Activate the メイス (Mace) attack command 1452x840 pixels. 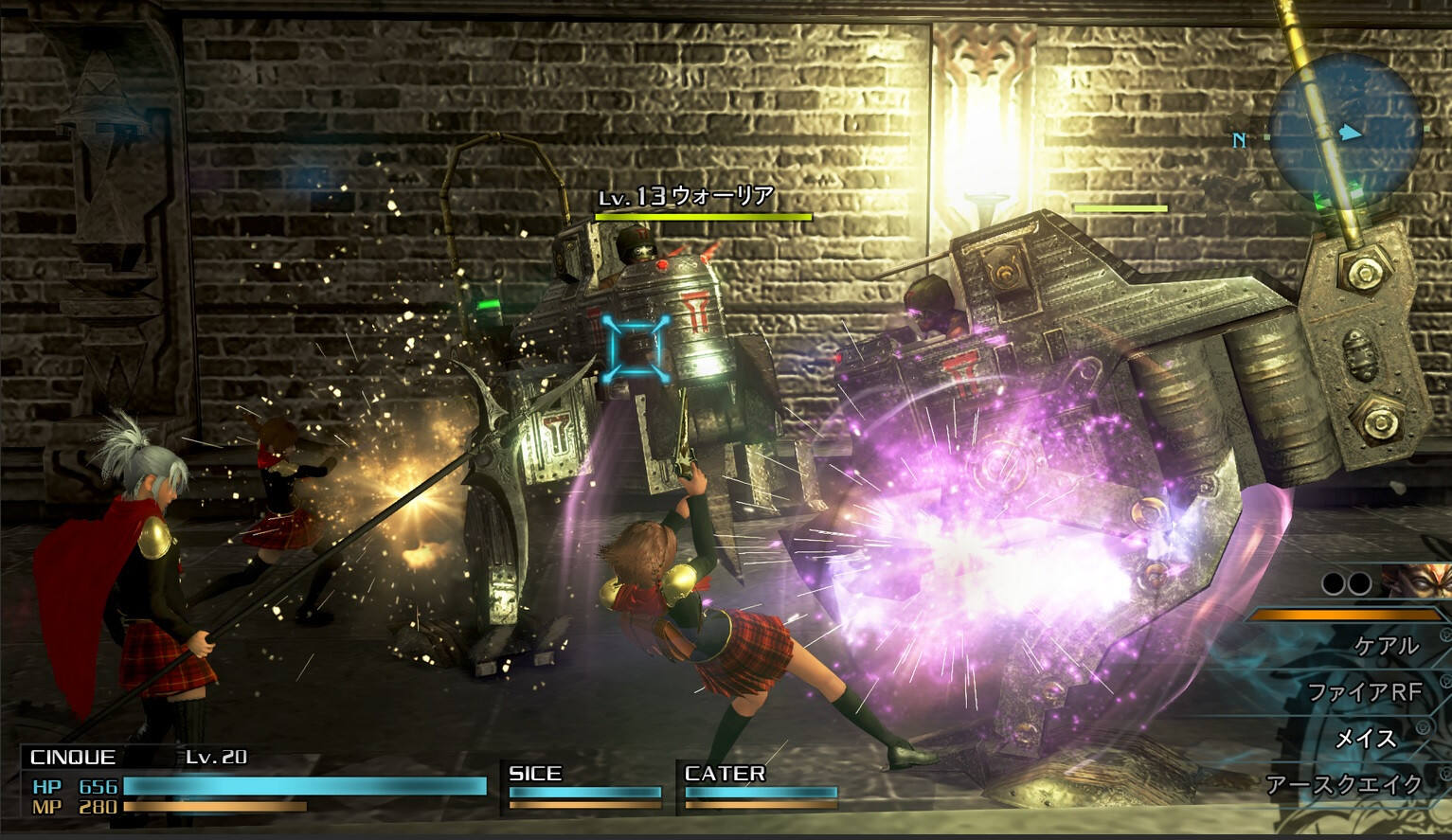tap(1364, 738)
